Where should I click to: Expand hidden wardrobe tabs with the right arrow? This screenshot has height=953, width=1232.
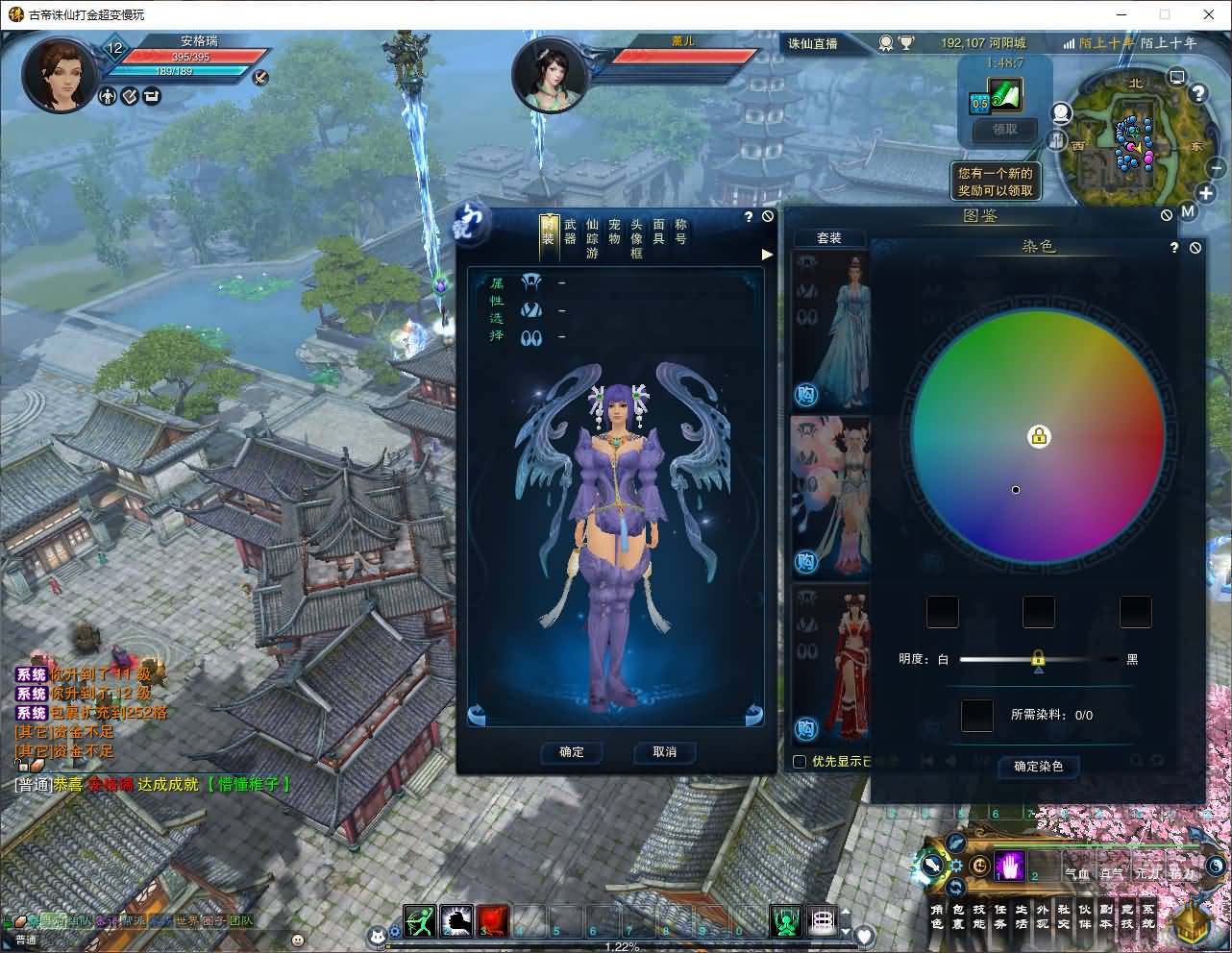(766, 255)
